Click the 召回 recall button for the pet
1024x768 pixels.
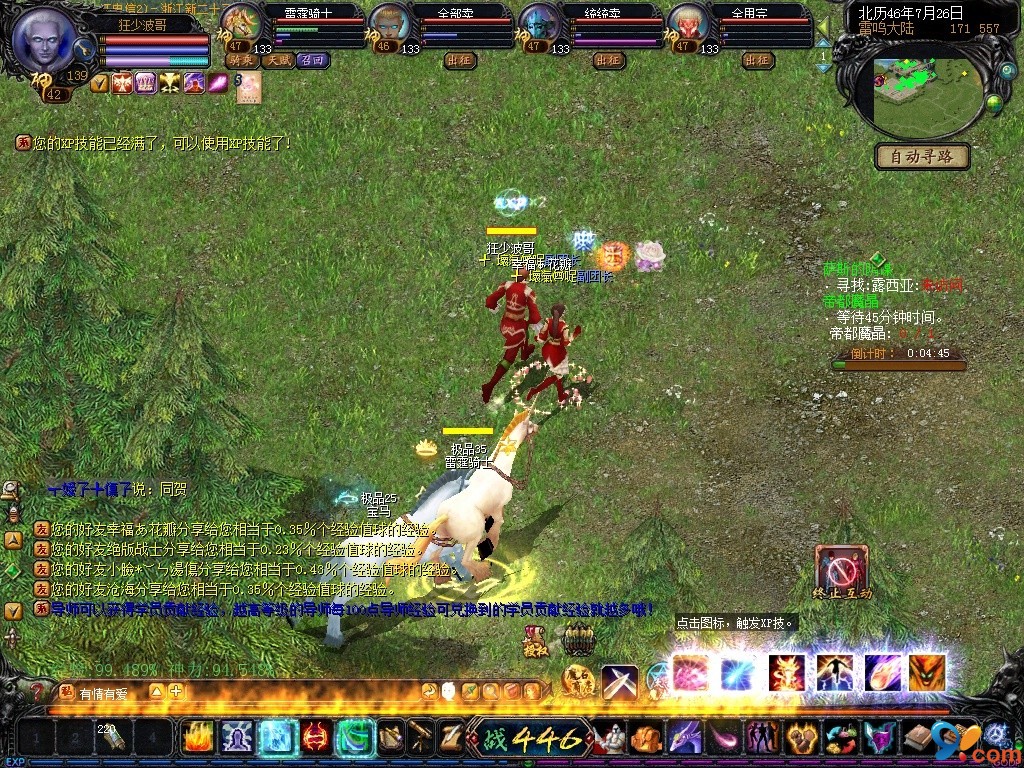[312, 60]
